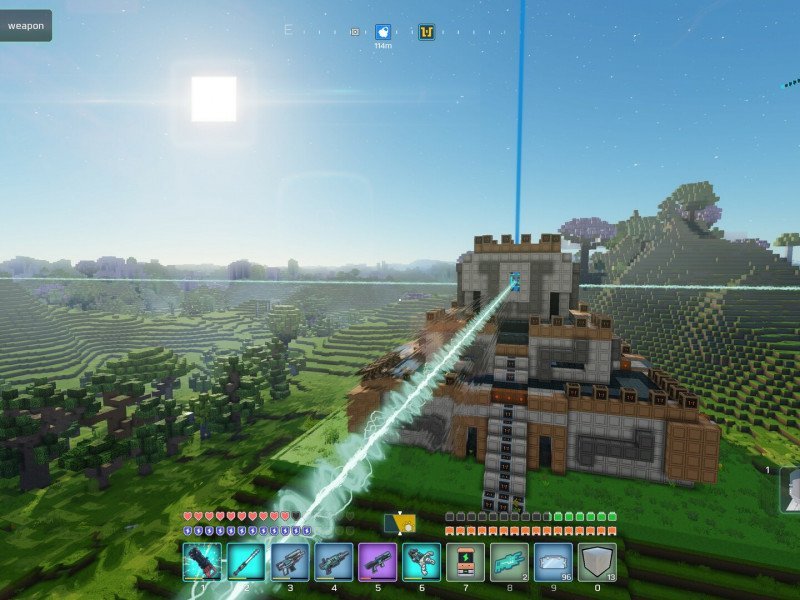
Task: Select the stone block stack of 13
Action: 598,562
